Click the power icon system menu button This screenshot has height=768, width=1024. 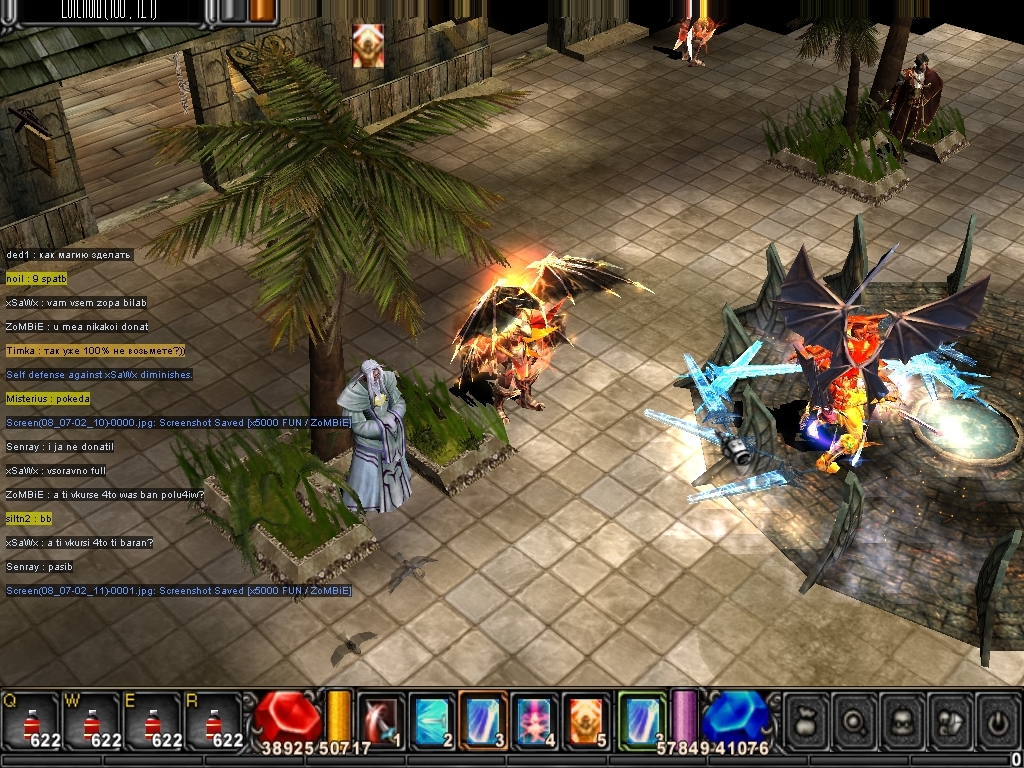(998, 720)
